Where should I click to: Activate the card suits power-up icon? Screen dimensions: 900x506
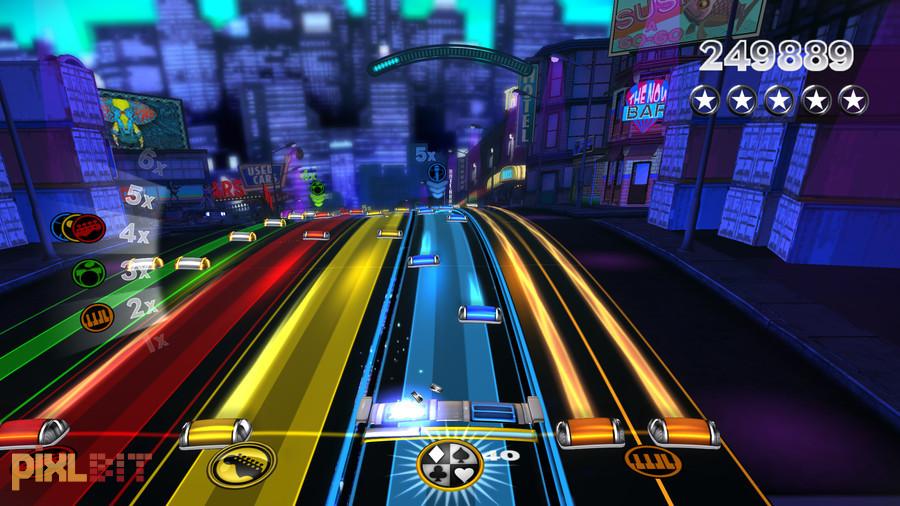(x=447, y=460)
